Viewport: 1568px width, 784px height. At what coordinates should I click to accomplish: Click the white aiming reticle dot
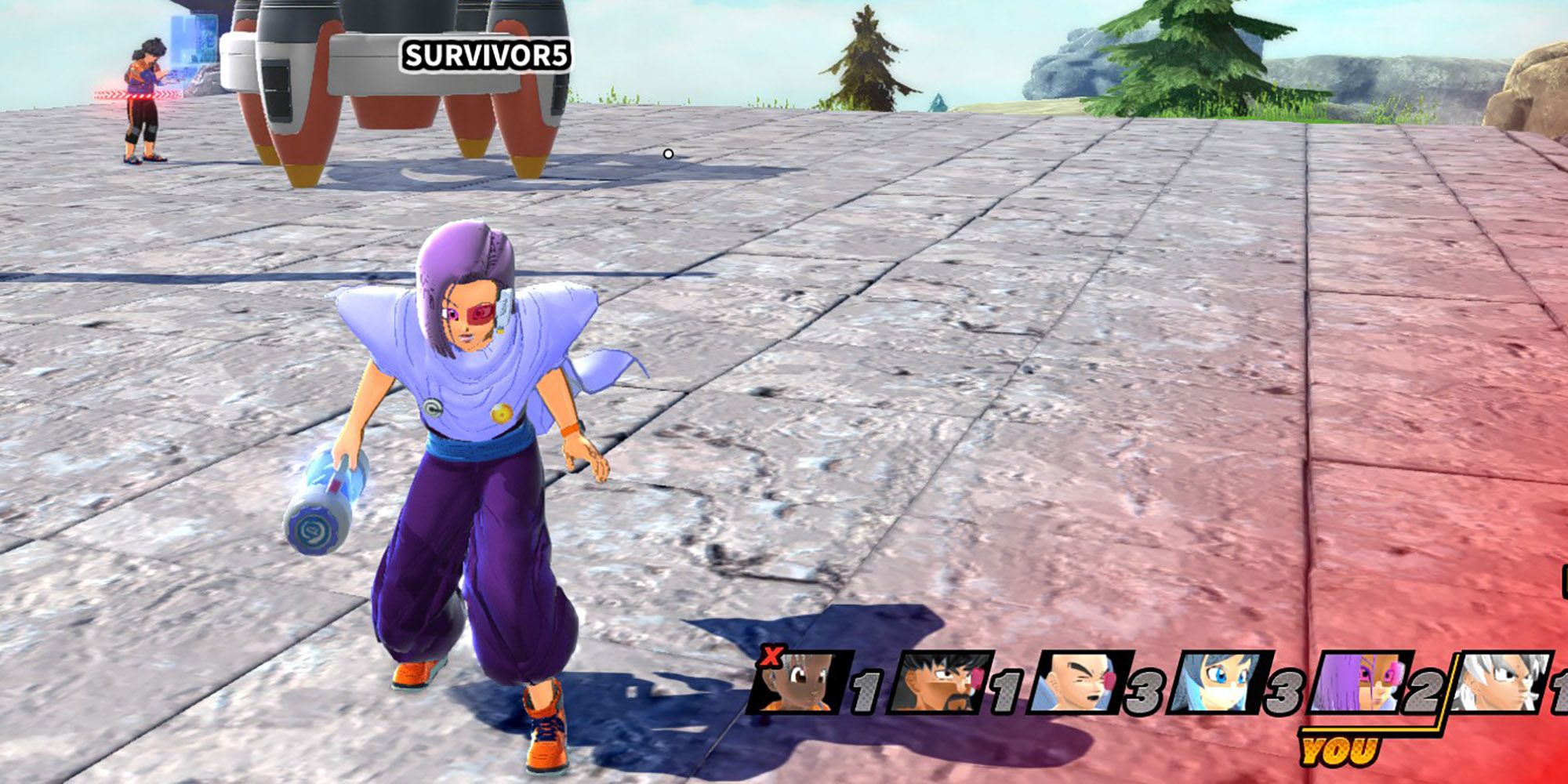tap(667, 154)
